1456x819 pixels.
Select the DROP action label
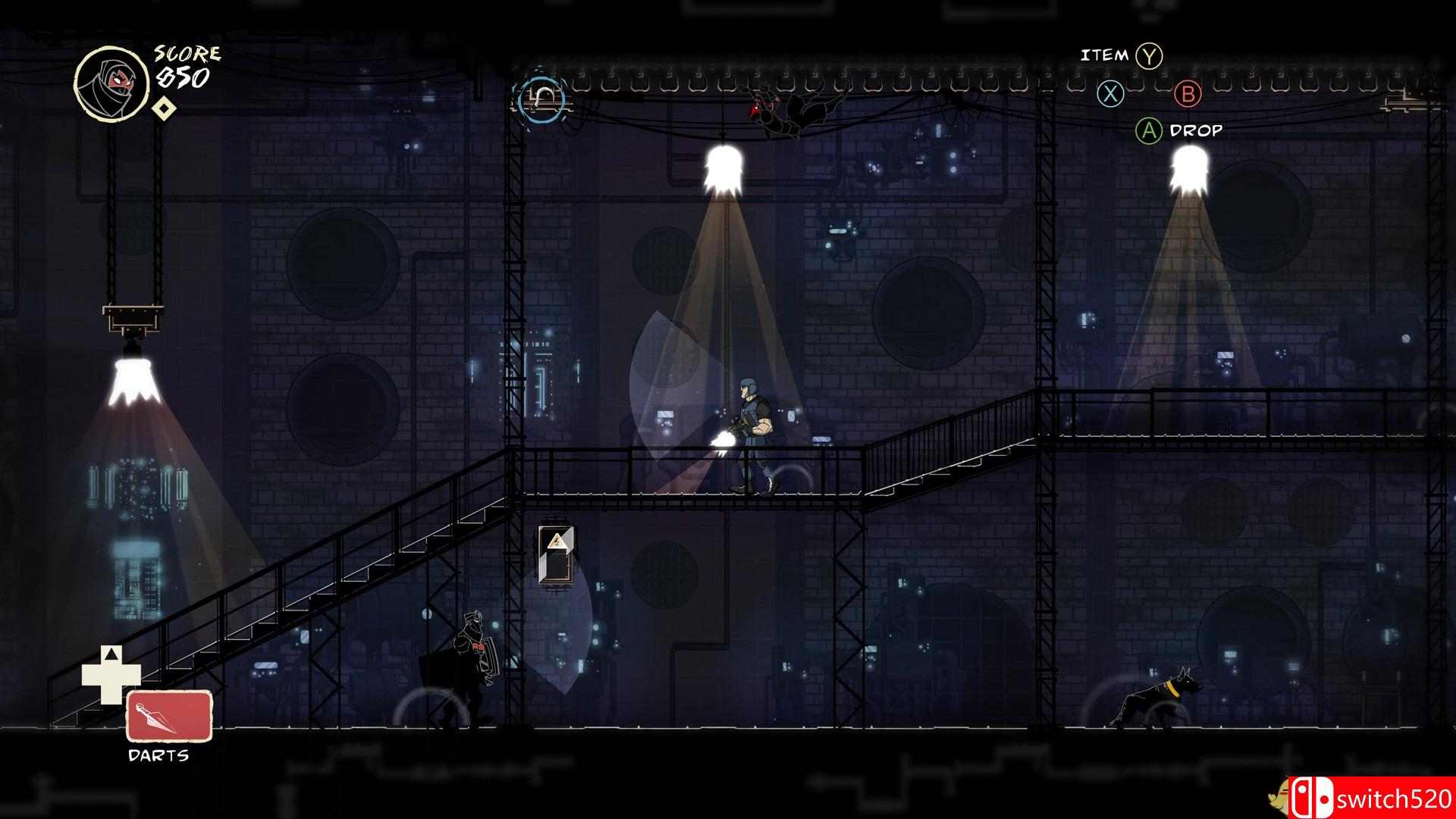(1197, 130)
